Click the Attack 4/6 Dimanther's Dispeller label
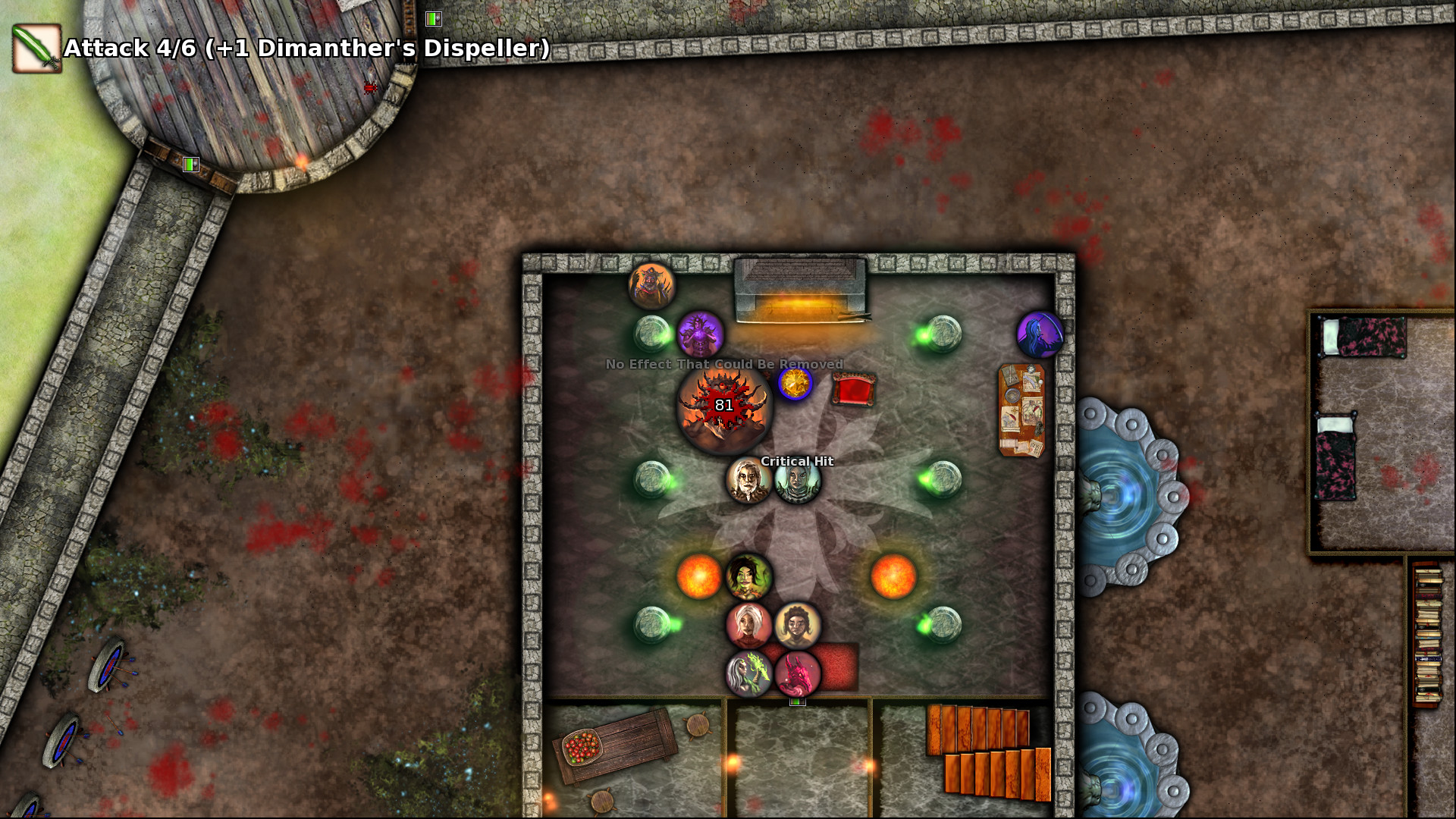The height and width of the screenshot is (819, 1456). 303,49
